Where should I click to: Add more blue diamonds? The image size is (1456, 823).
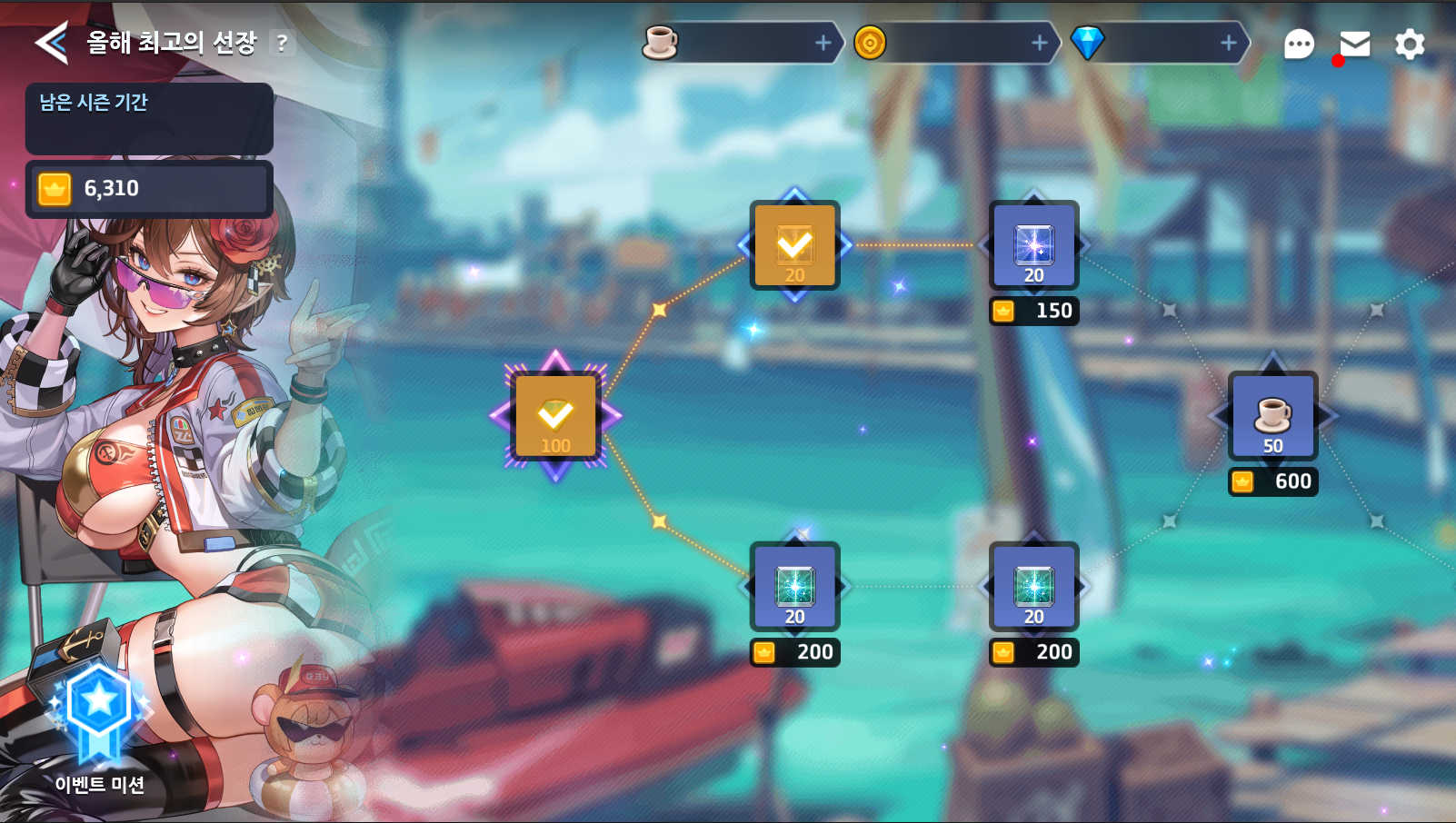click(x=1228, y=43)
